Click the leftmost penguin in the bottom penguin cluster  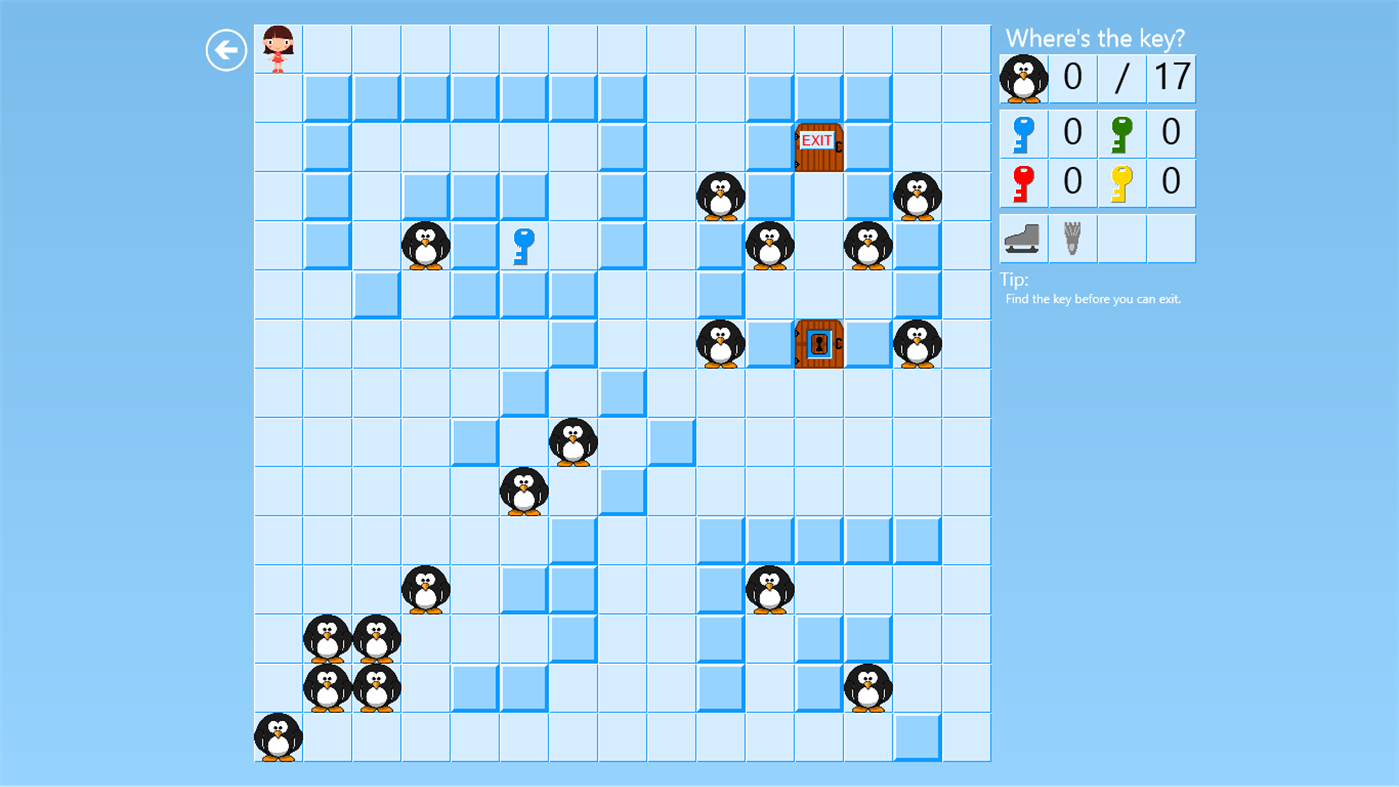pyautogui.click(x=326, y=640)
